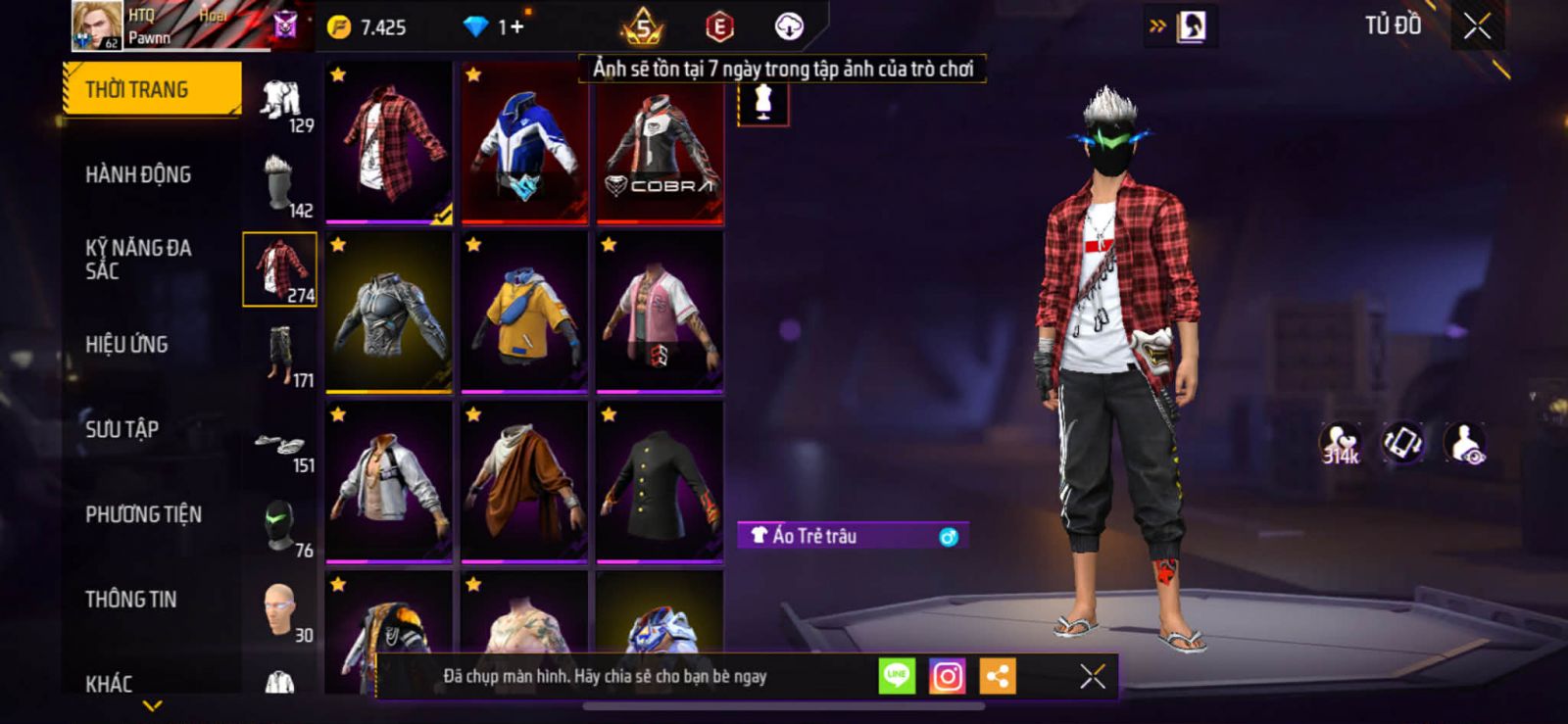Open the Phương Tiện category
This screenshot has height=724, width=1568.
click(143, 514)
